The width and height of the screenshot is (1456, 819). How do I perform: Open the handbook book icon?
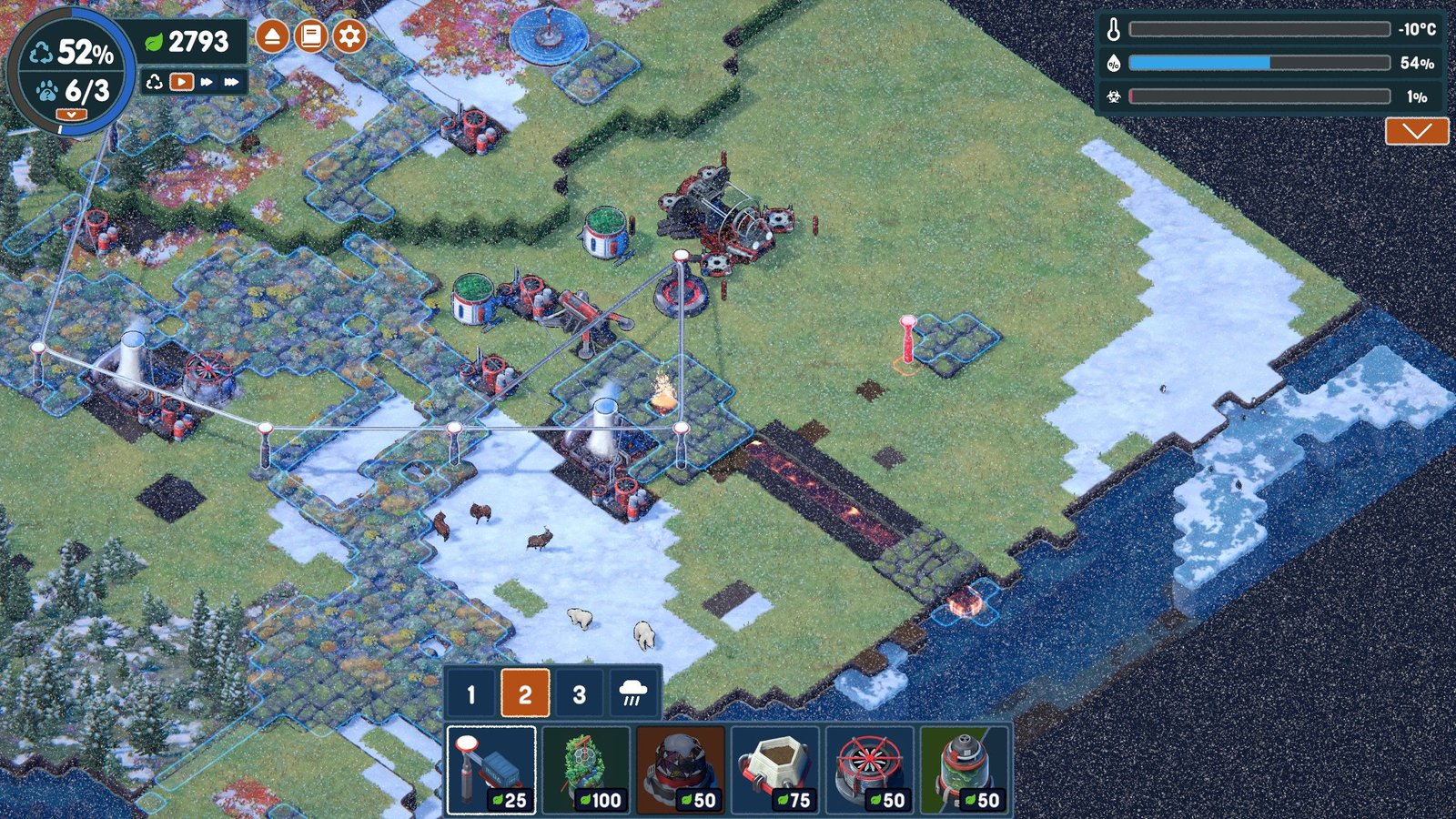coord(310,36)
